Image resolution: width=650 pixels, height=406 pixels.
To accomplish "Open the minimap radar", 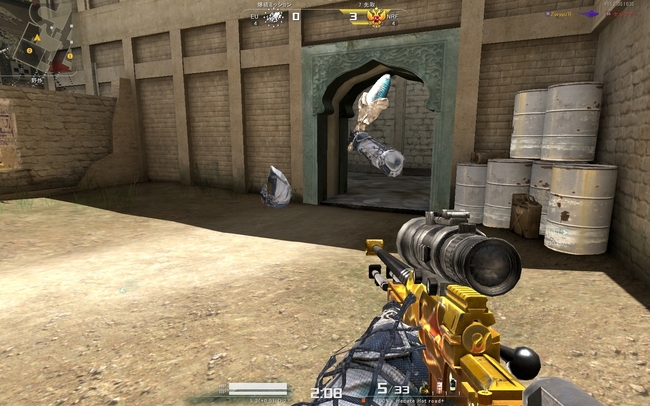I will point(40,40).
